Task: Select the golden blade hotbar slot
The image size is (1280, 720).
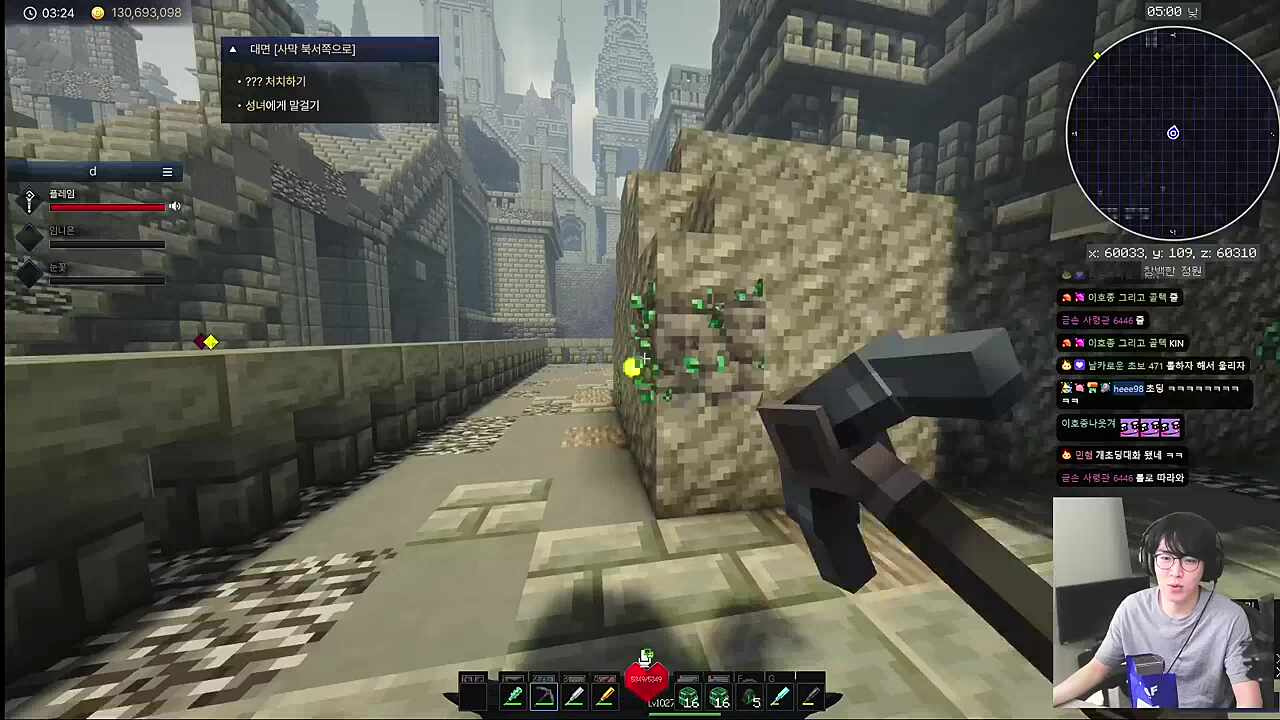Action: pyautogui.click(x=605, y=696)
